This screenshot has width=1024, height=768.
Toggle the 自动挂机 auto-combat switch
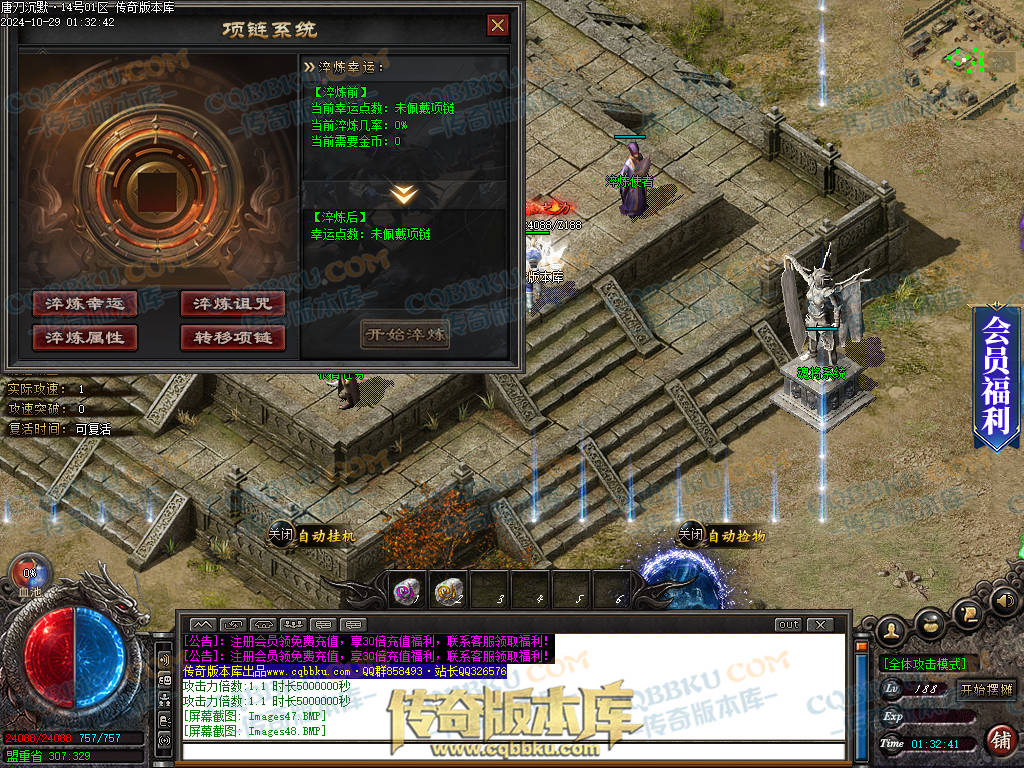pos(281,535)
